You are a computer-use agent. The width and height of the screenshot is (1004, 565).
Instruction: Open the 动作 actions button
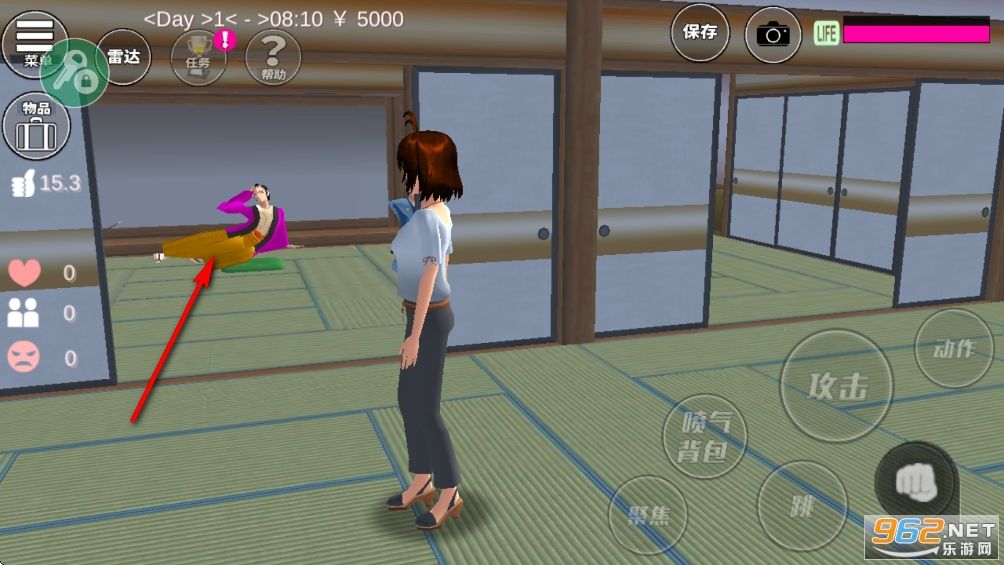point(953,349)
